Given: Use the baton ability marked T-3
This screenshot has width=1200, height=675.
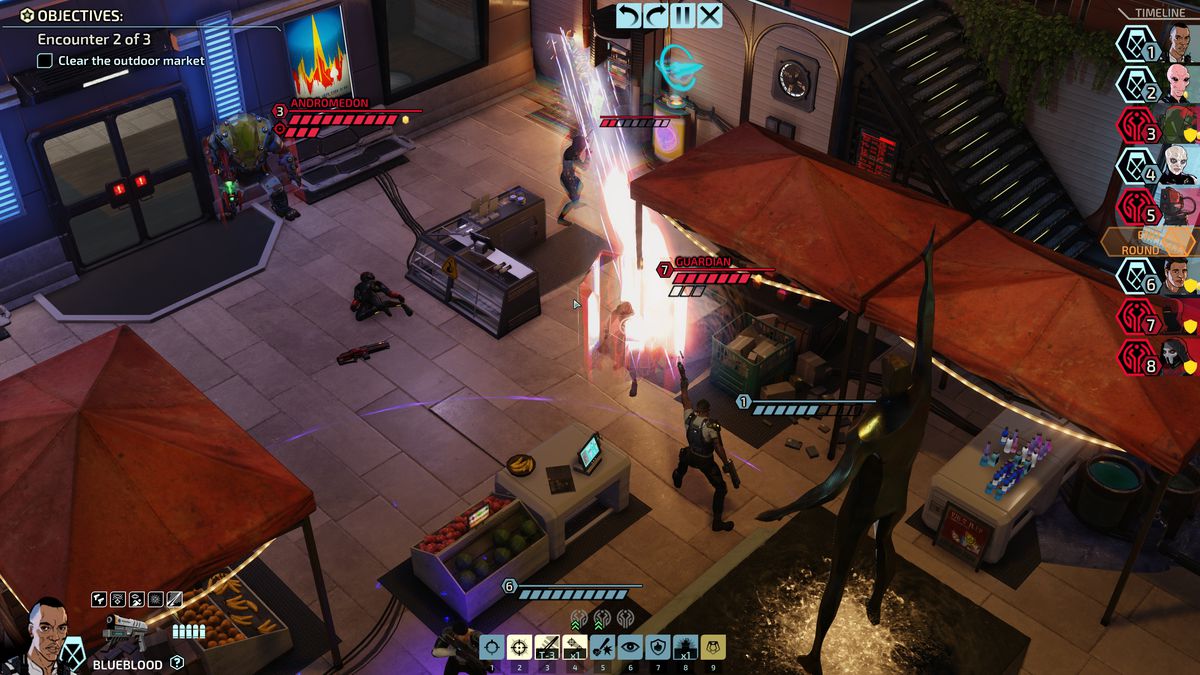Looking at the screenshot, I should [x=546, y=647].
